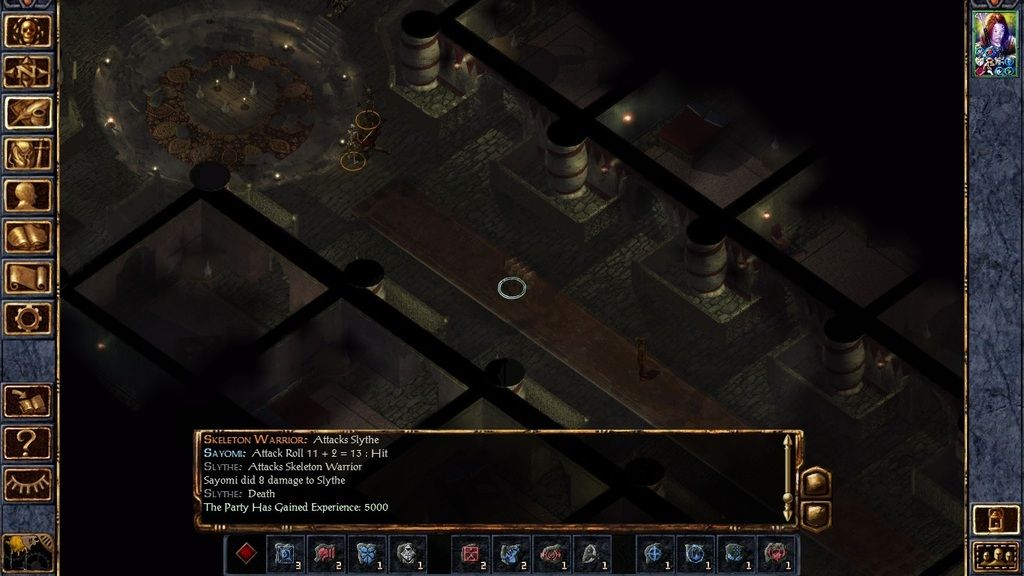Open the question mark help button
The width and height of the screenshot is (1024, 576).
pos(28,442)
